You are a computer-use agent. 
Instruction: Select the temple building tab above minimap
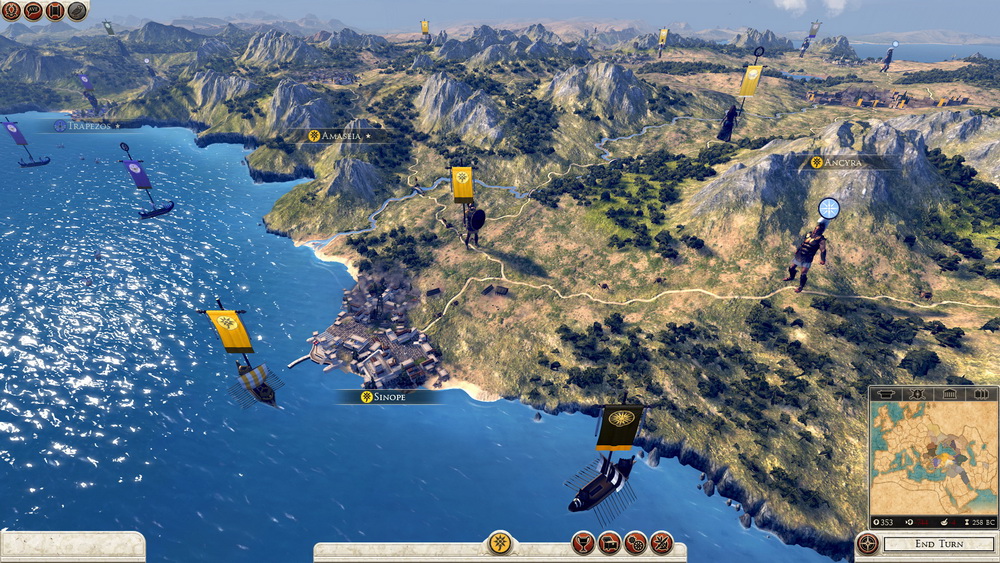[949, 394]
